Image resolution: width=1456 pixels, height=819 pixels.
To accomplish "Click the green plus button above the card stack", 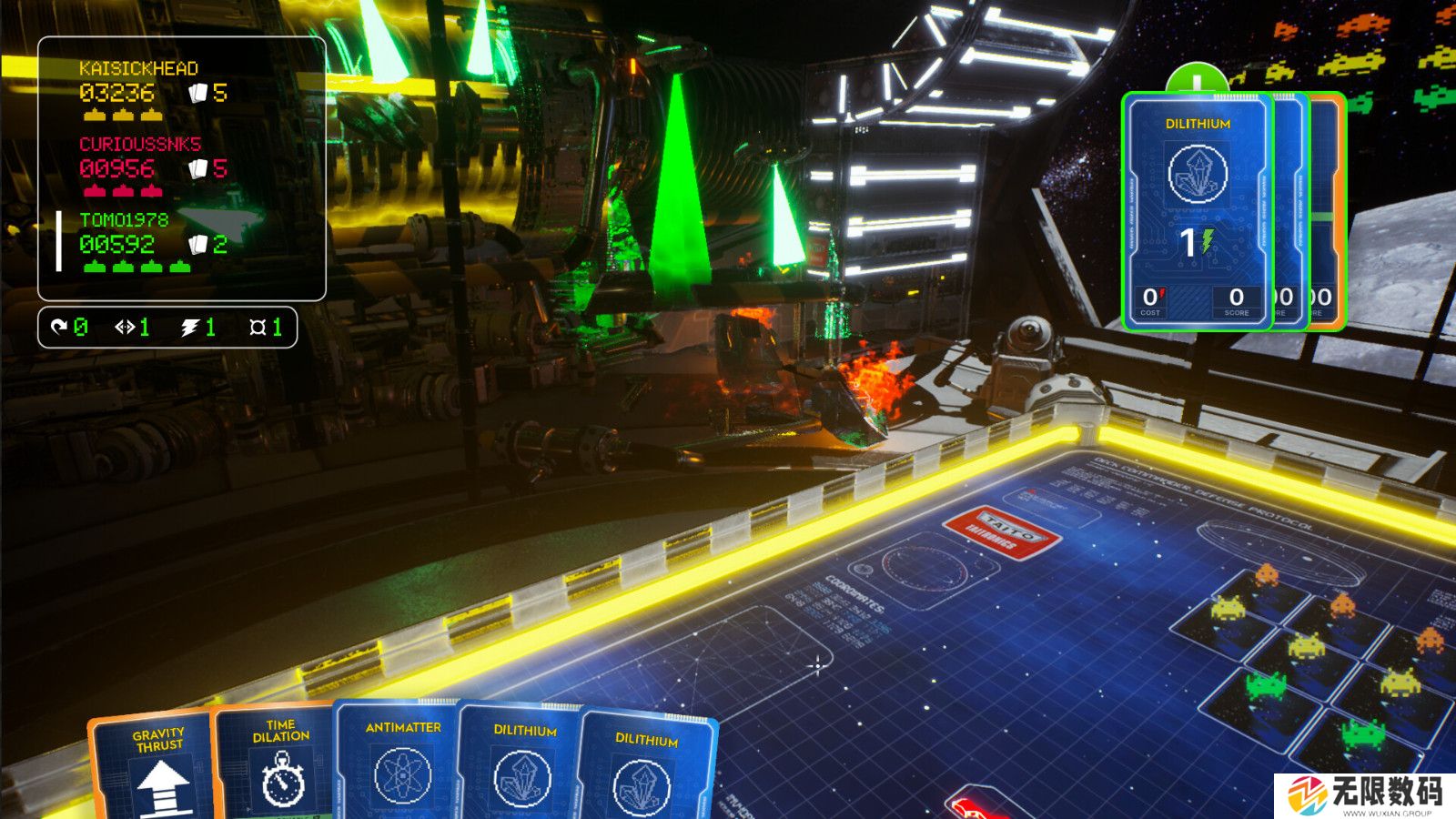I will pyautogui.click(x=1196, y=80).
